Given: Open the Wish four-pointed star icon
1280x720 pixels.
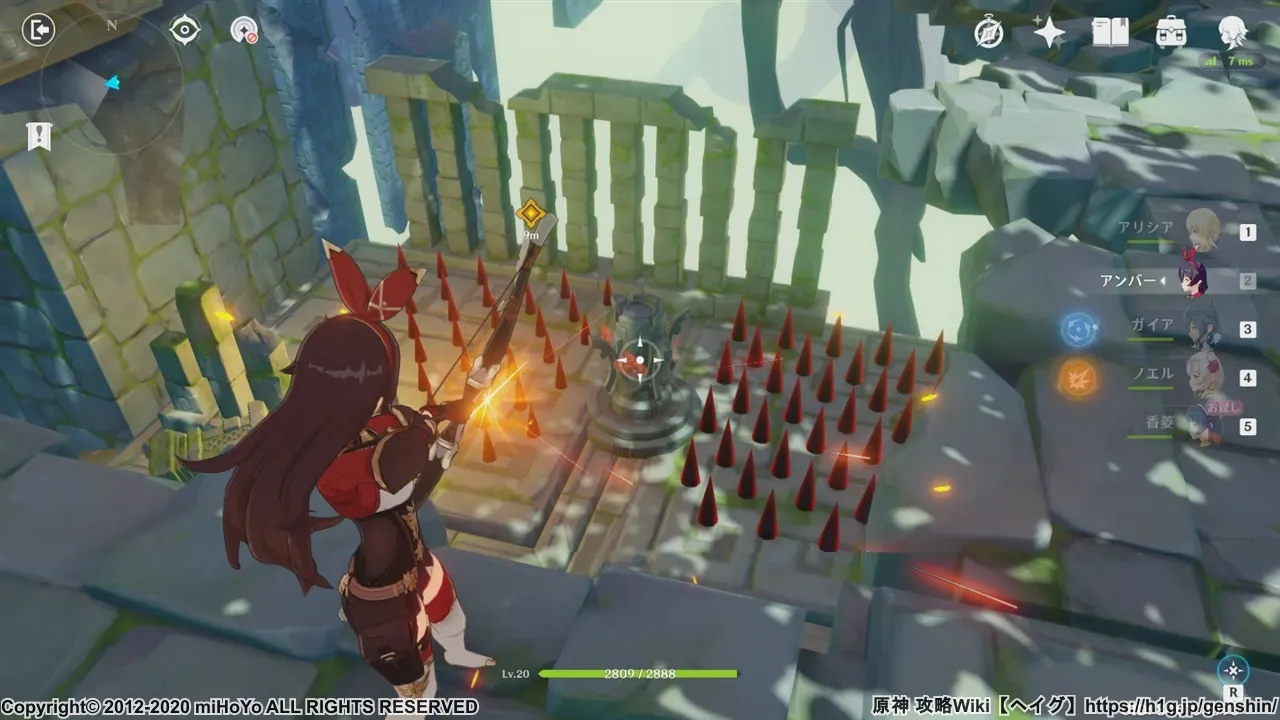Looking at the screenshot, I should (x=1049, y=33).
